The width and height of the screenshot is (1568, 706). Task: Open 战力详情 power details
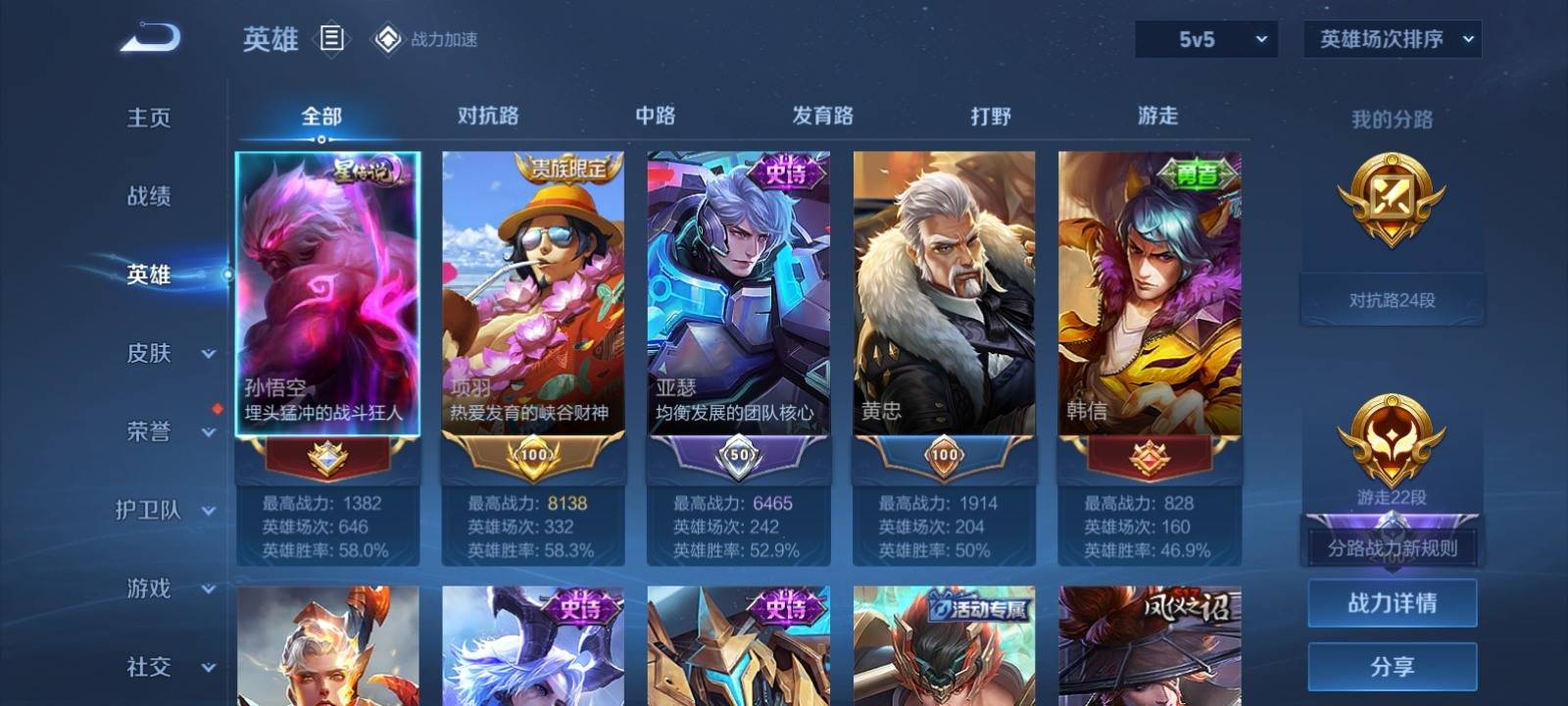(1392, 603)
